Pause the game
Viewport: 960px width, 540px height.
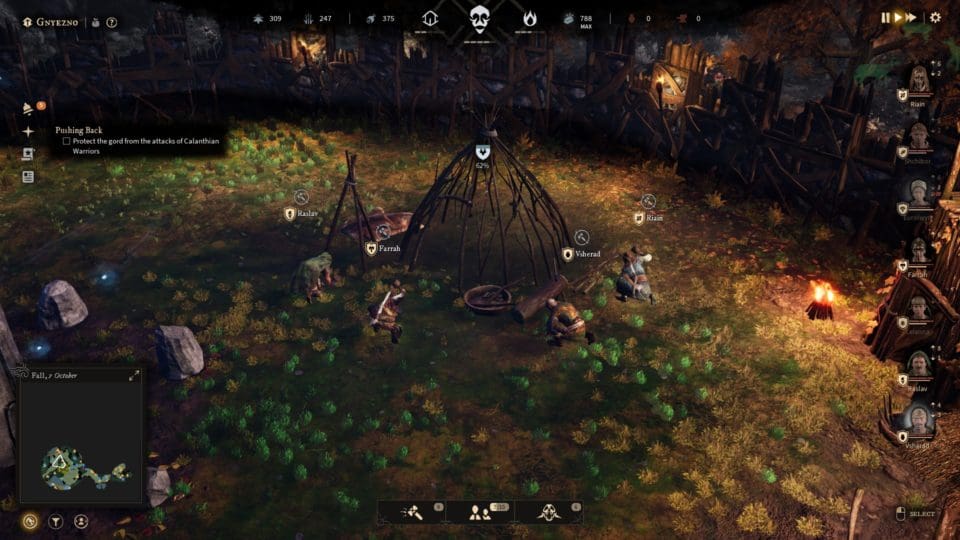pos(885,17)
